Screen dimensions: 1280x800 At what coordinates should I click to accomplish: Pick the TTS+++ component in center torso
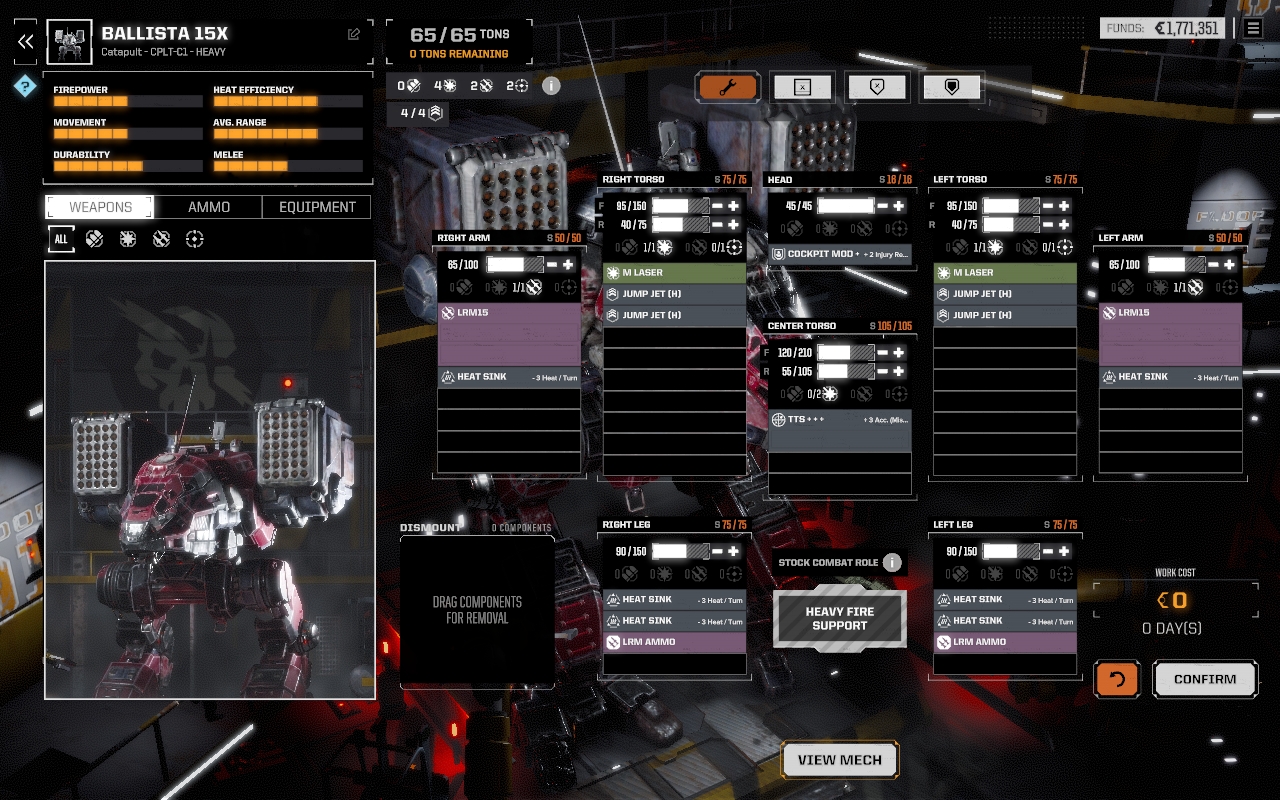[x=840, y=420]
